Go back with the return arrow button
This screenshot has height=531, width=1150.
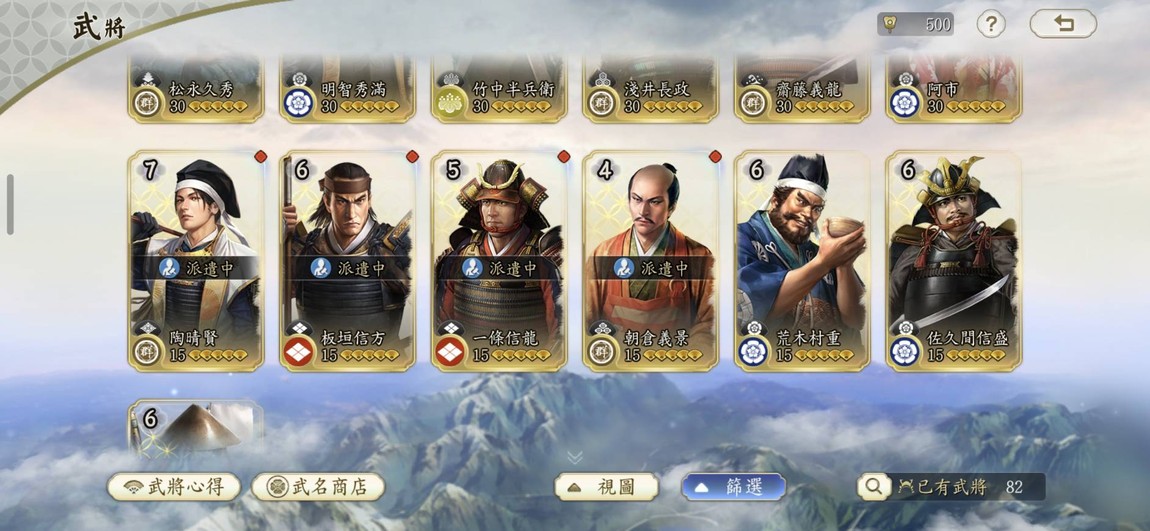pos(1063,24)
